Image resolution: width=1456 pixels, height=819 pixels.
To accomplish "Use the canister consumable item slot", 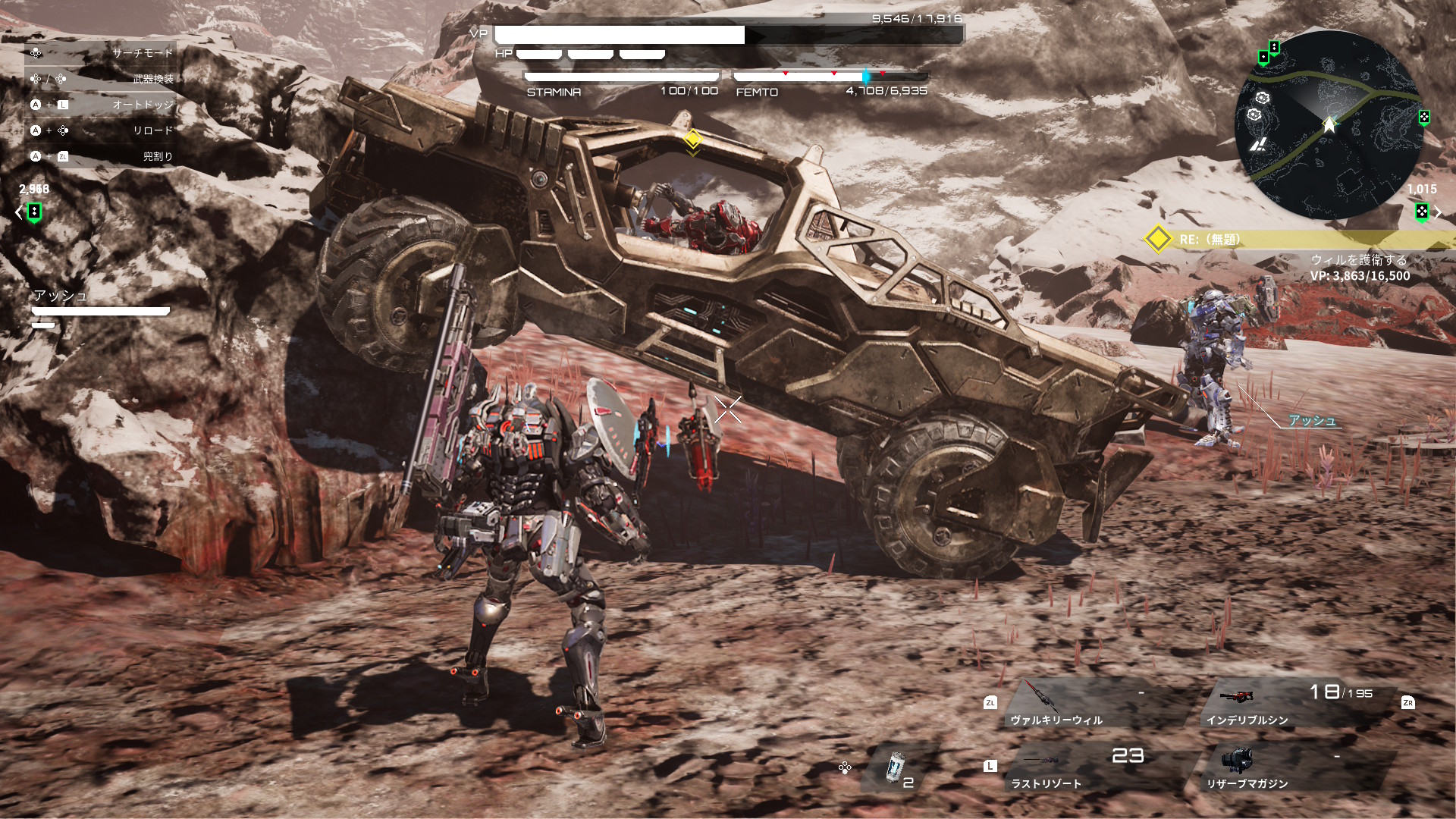I will (898, 767).
